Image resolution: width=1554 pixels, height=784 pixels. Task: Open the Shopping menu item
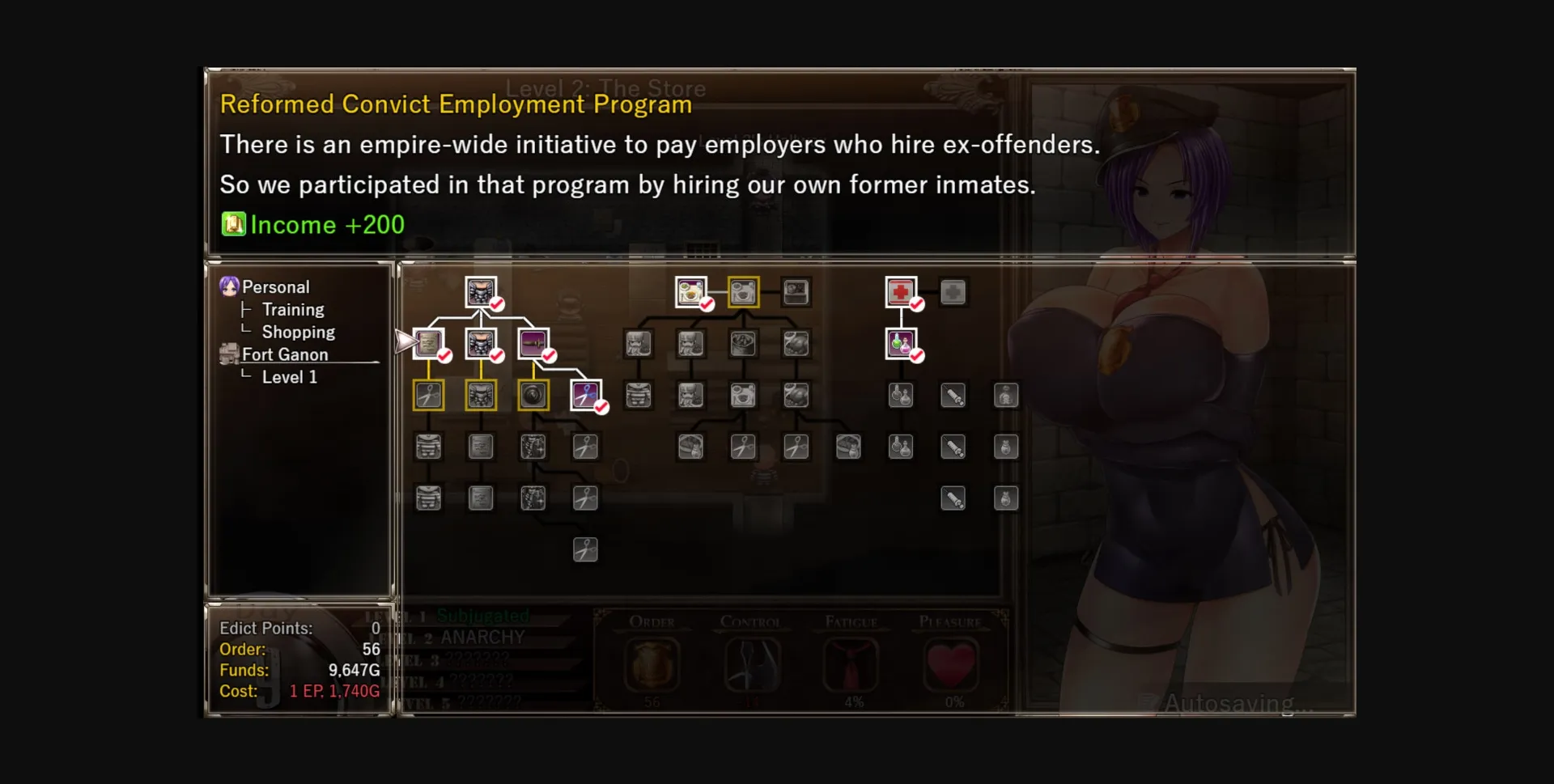tap(297, 332)
